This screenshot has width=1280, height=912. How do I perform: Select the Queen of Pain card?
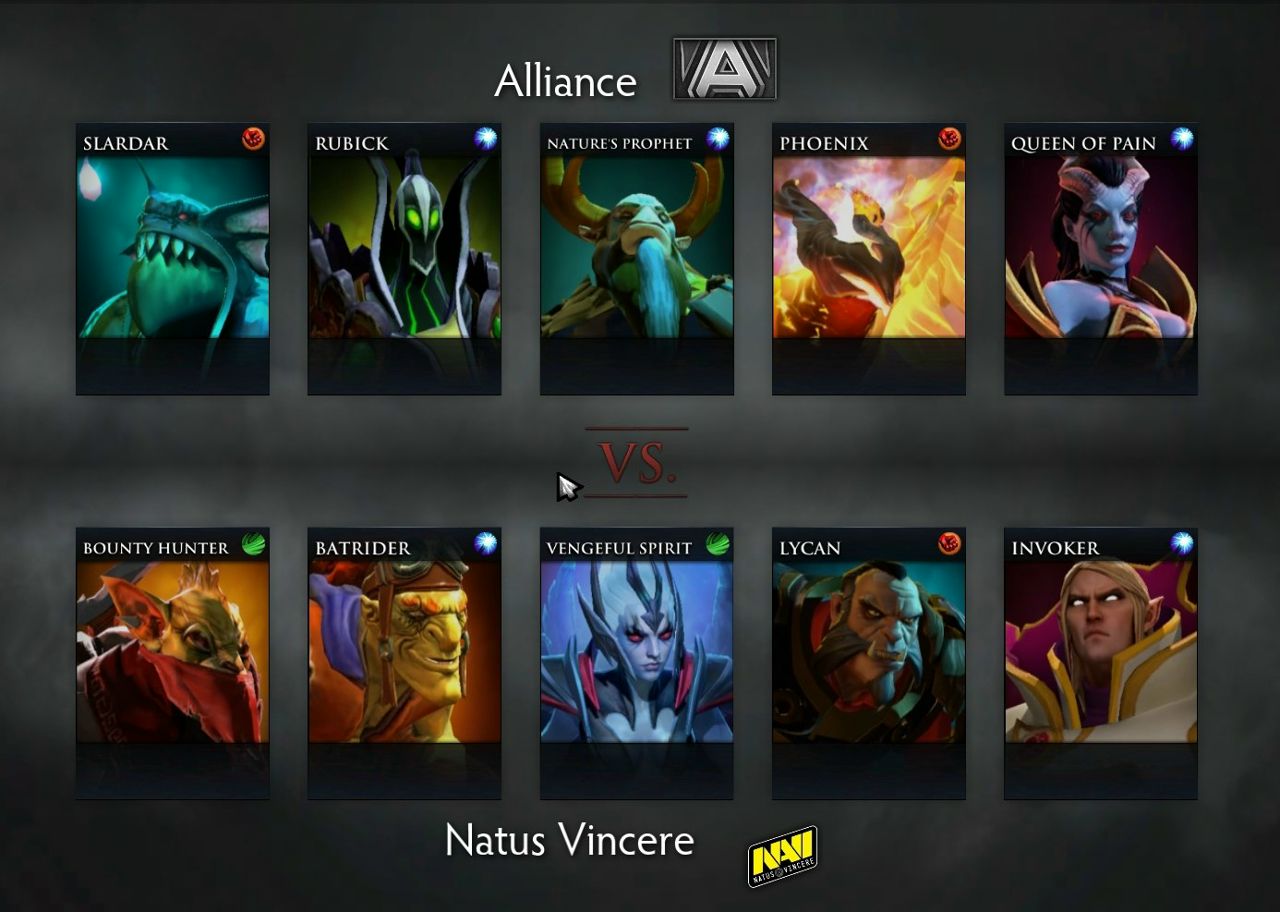click(1101, 258)
